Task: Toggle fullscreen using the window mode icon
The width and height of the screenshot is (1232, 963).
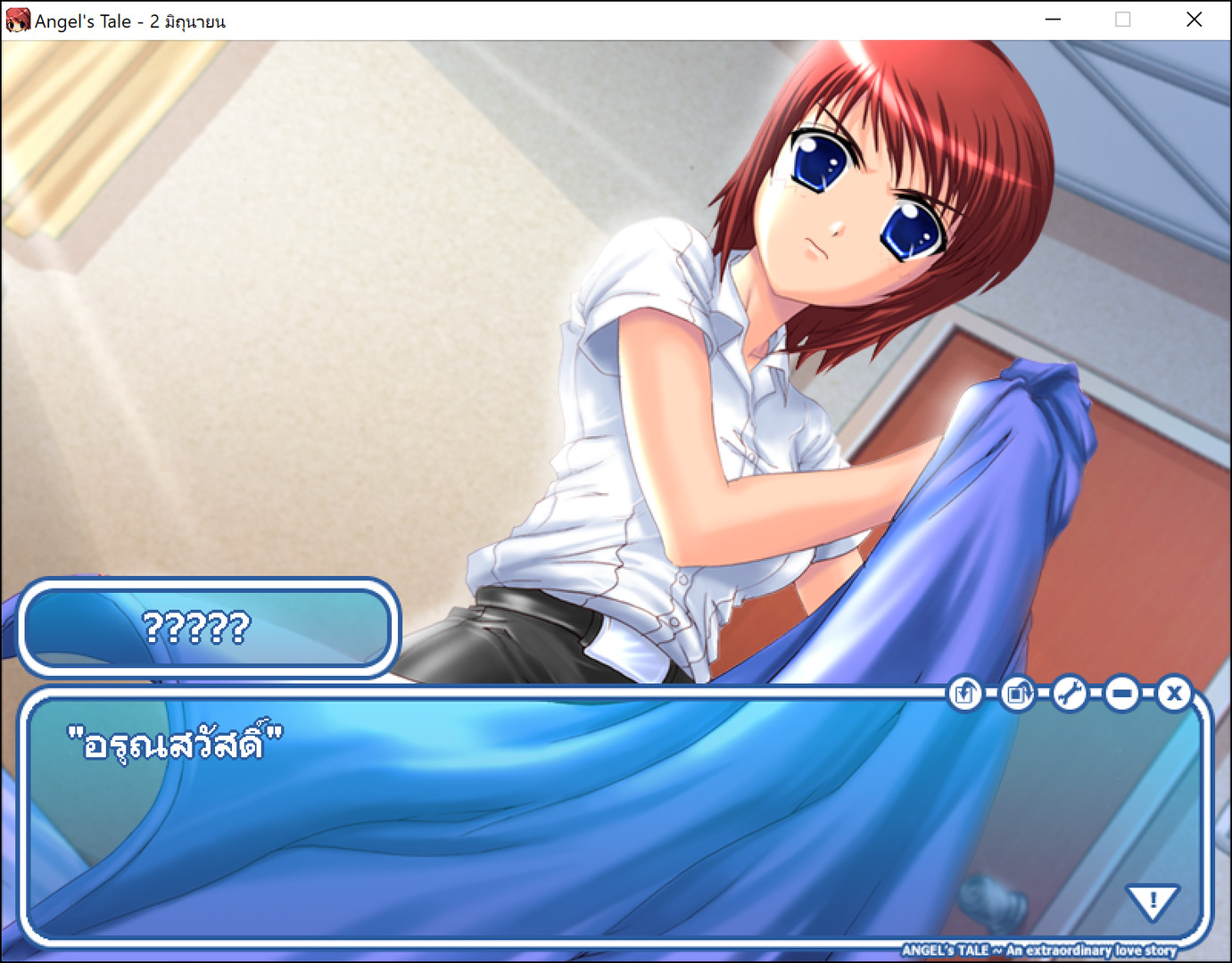Action: click(x=1017, y=694)
